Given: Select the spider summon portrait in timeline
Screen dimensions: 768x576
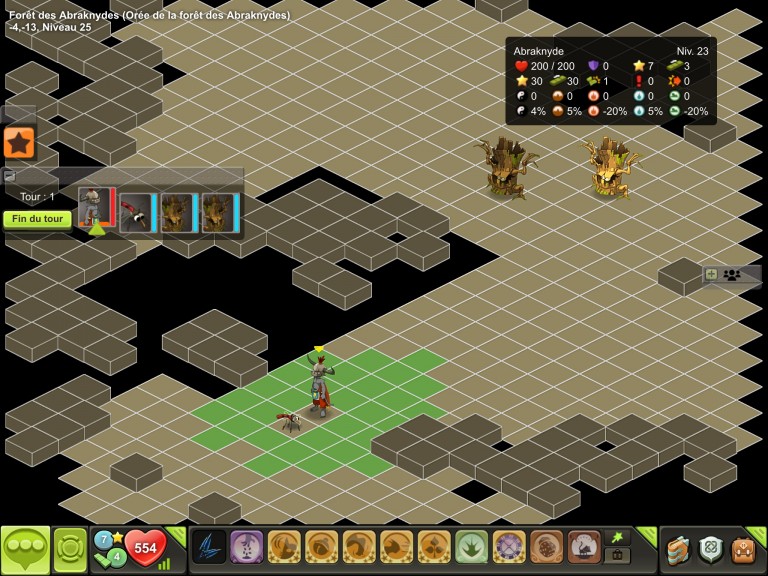Looking at the screenshot, I should (136, 212).
